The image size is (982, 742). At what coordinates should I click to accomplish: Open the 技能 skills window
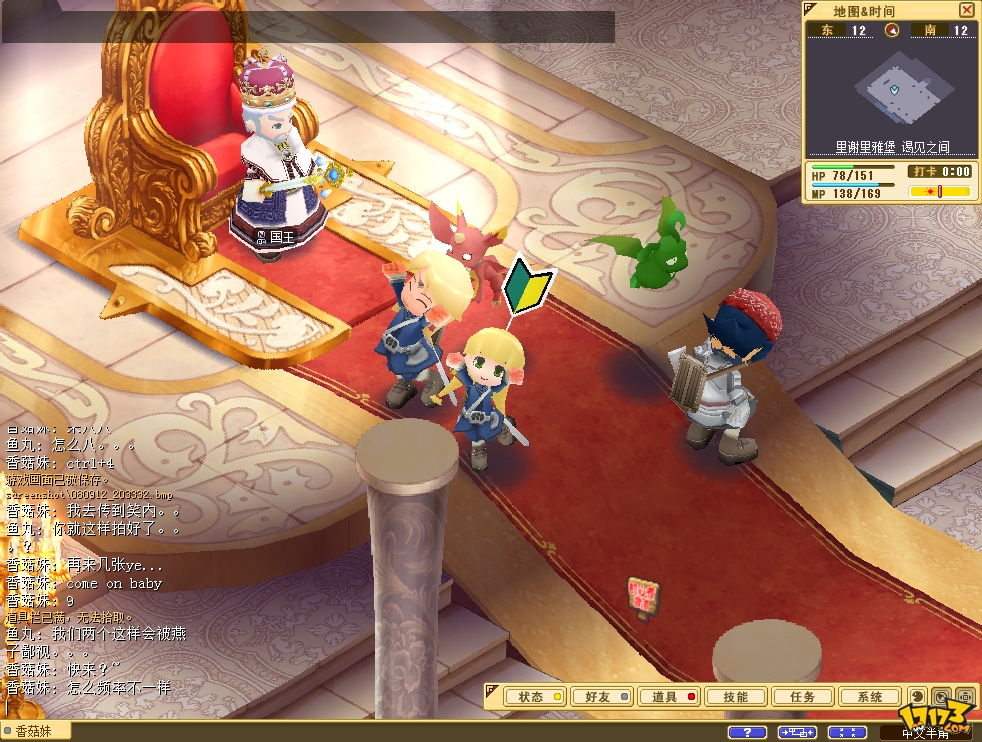pyautogui.click(x=736, y=697)
